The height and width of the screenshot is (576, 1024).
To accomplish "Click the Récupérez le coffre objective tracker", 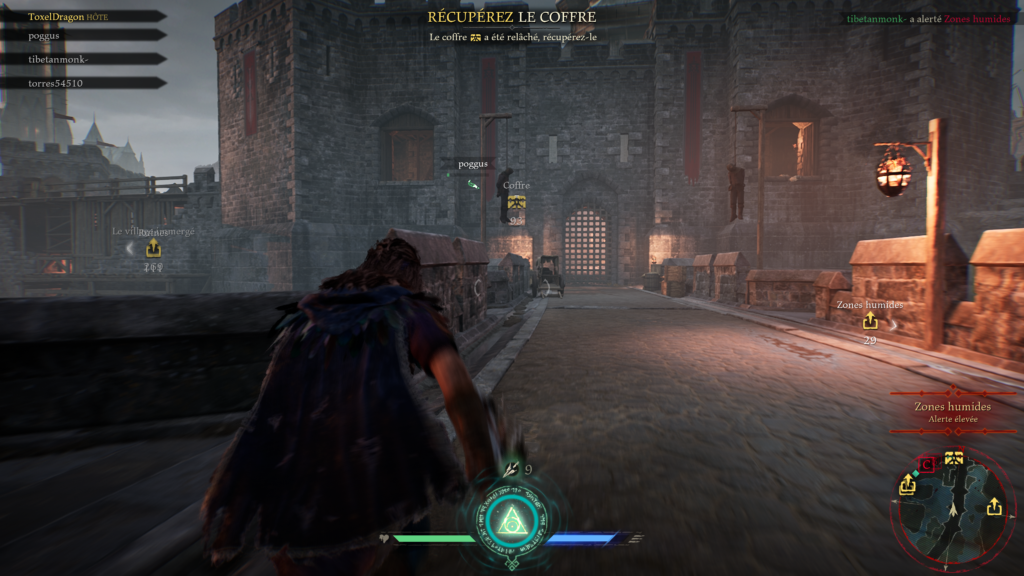I will pyautogui.click(x=511, y=17).
